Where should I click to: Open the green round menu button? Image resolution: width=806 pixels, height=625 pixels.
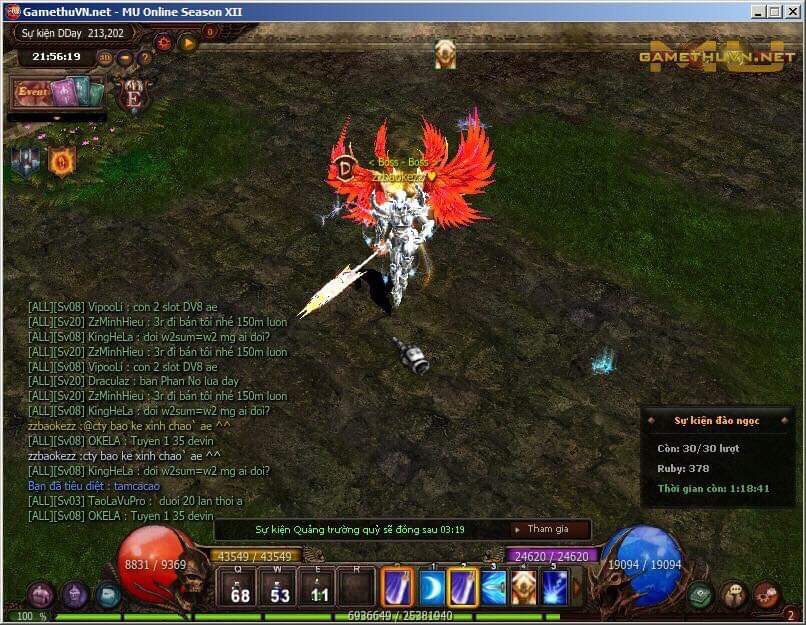click(701, 595)
